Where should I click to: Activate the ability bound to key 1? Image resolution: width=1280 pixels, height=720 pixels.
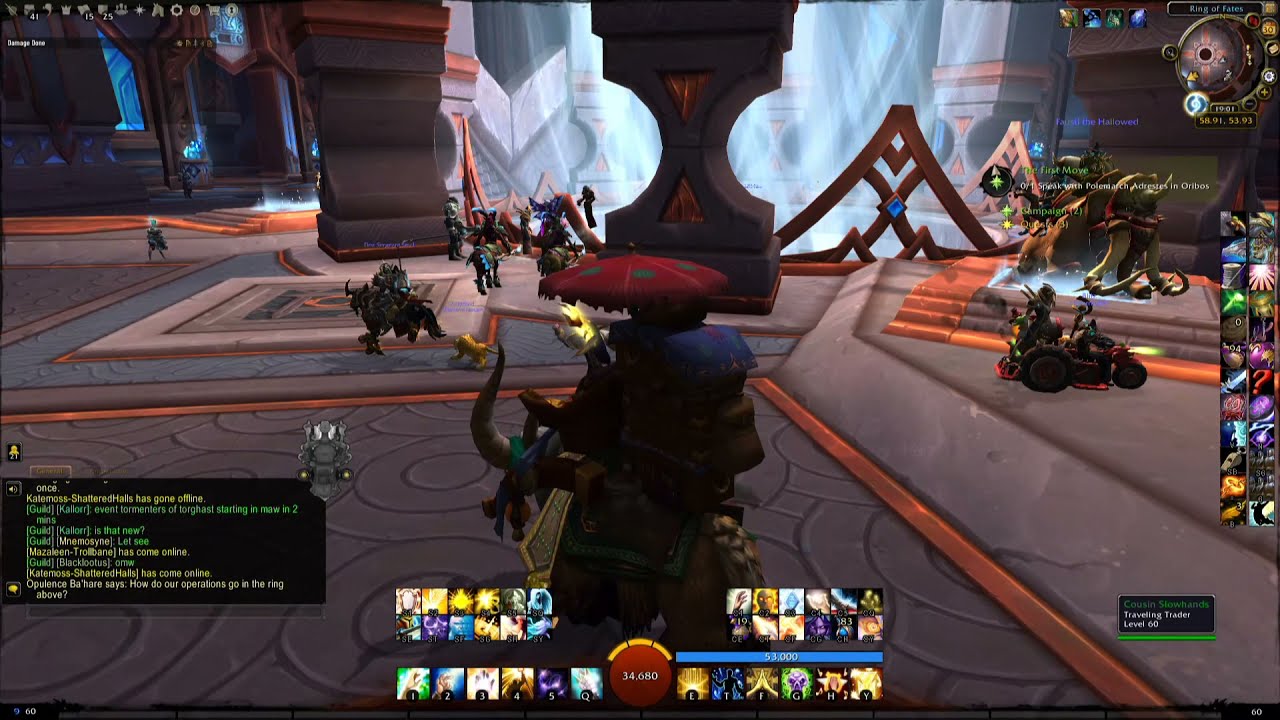tap(413, 683)
